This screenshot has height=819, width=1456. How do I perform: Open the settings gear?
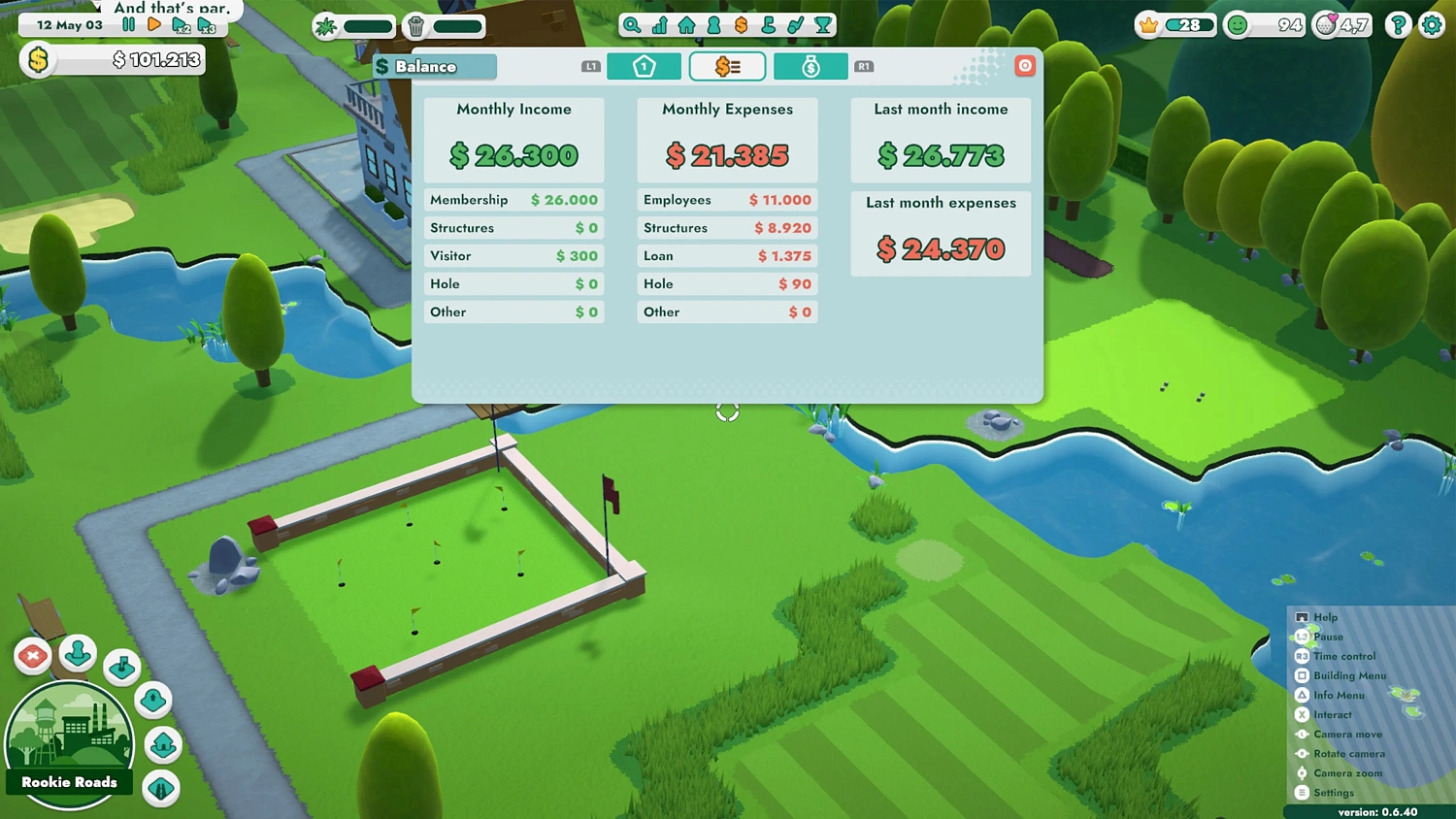click(x=1432, y=25)
